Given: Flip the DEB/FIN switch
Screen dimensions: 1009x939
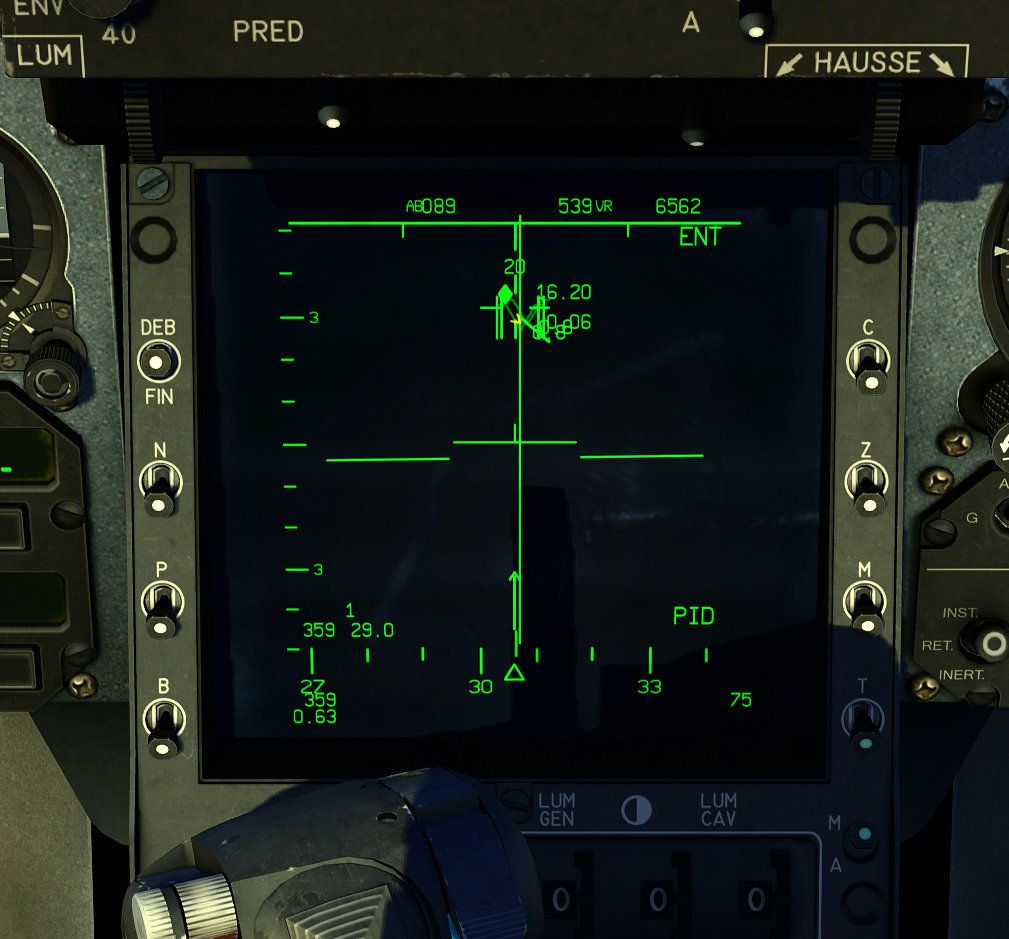Looking at the screenshot, I should click(157, 361).
